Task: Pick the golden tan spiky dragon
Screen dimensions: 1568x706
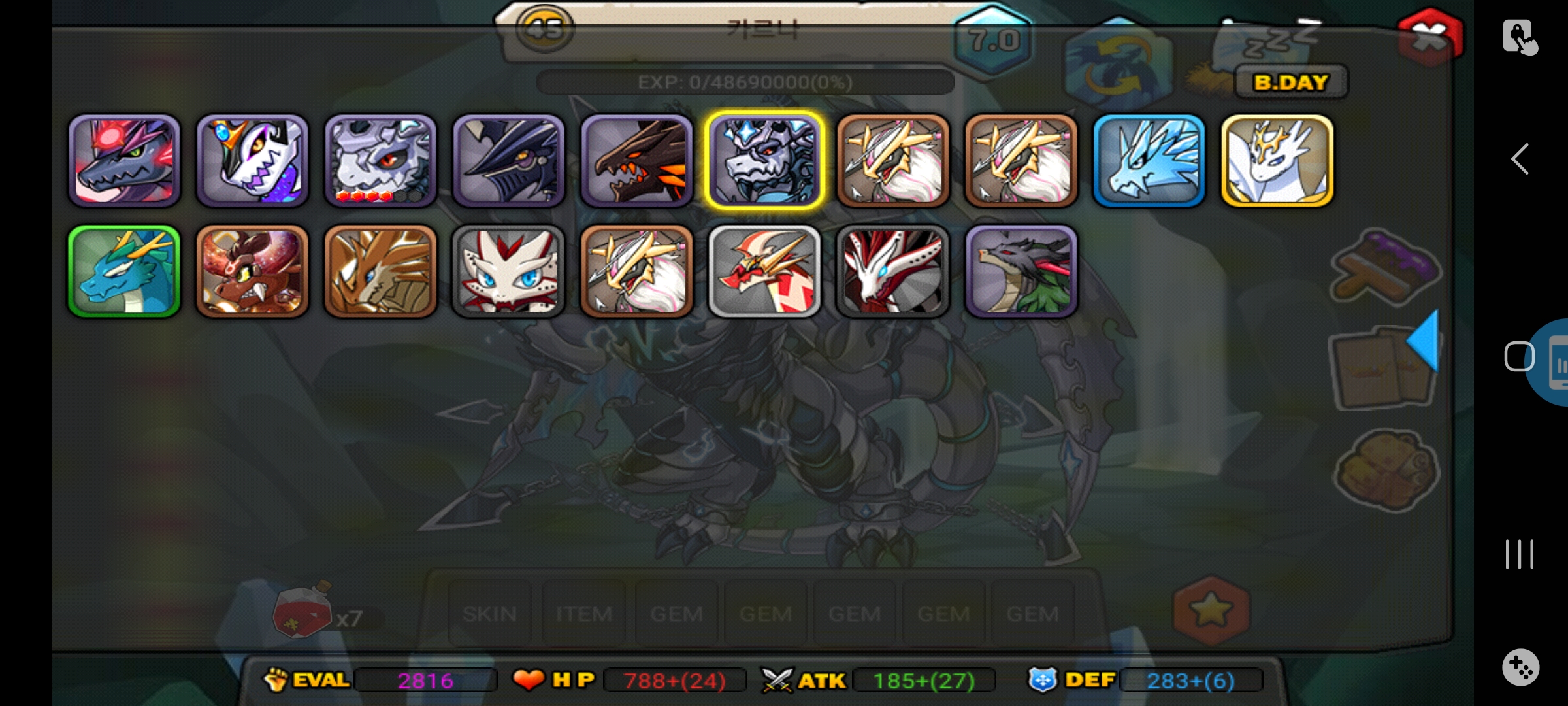Action: 380,271
